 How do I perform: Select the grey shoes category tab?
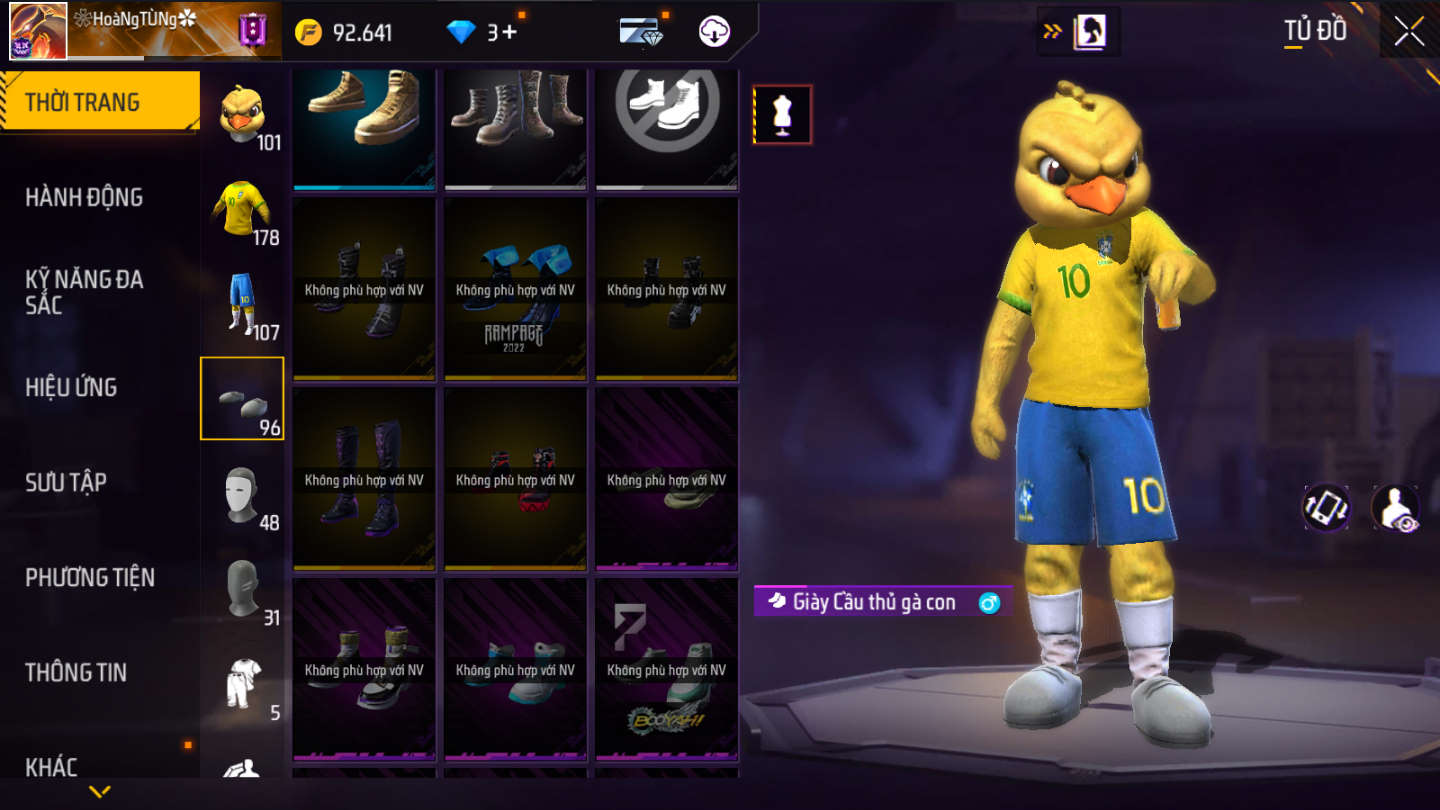(242, 399)
